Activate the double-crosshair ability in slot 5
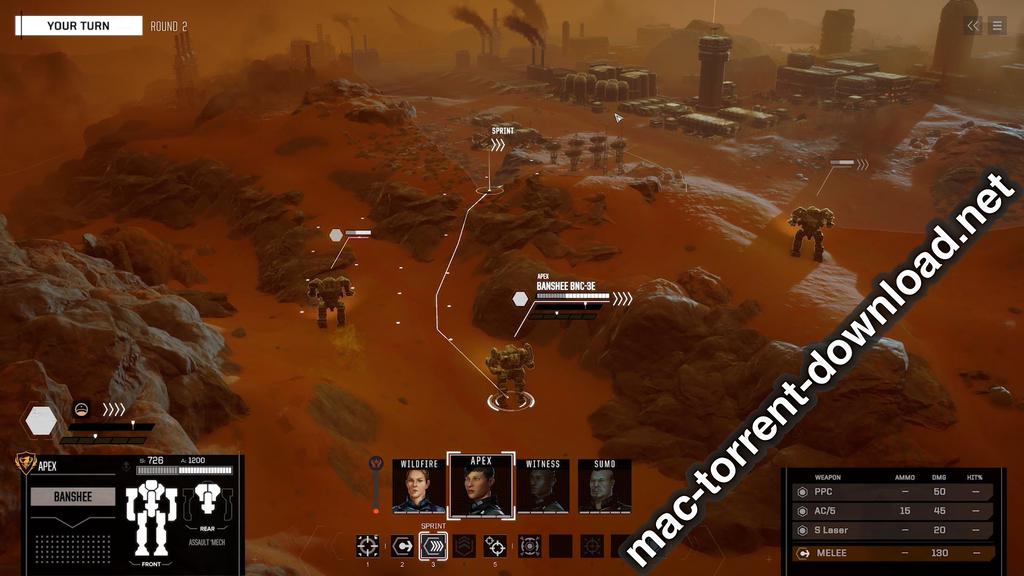The width and height of the screenshot is (1024, 576). tap(496, 545)
